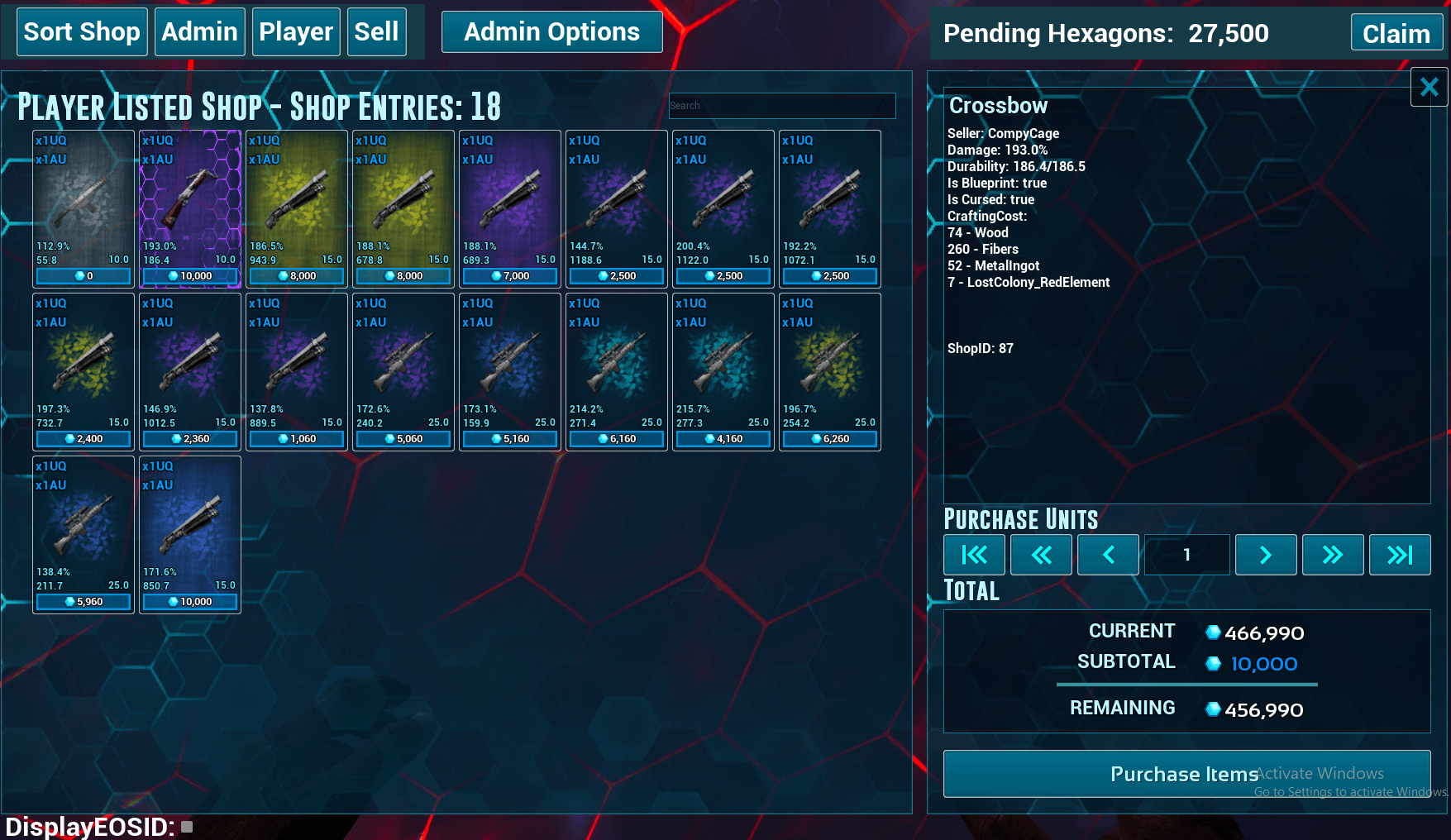The height and width of the screenshot is (840, 1451).
Task: Select the free shotgun listing priced 0
Action: click(84, 208)
